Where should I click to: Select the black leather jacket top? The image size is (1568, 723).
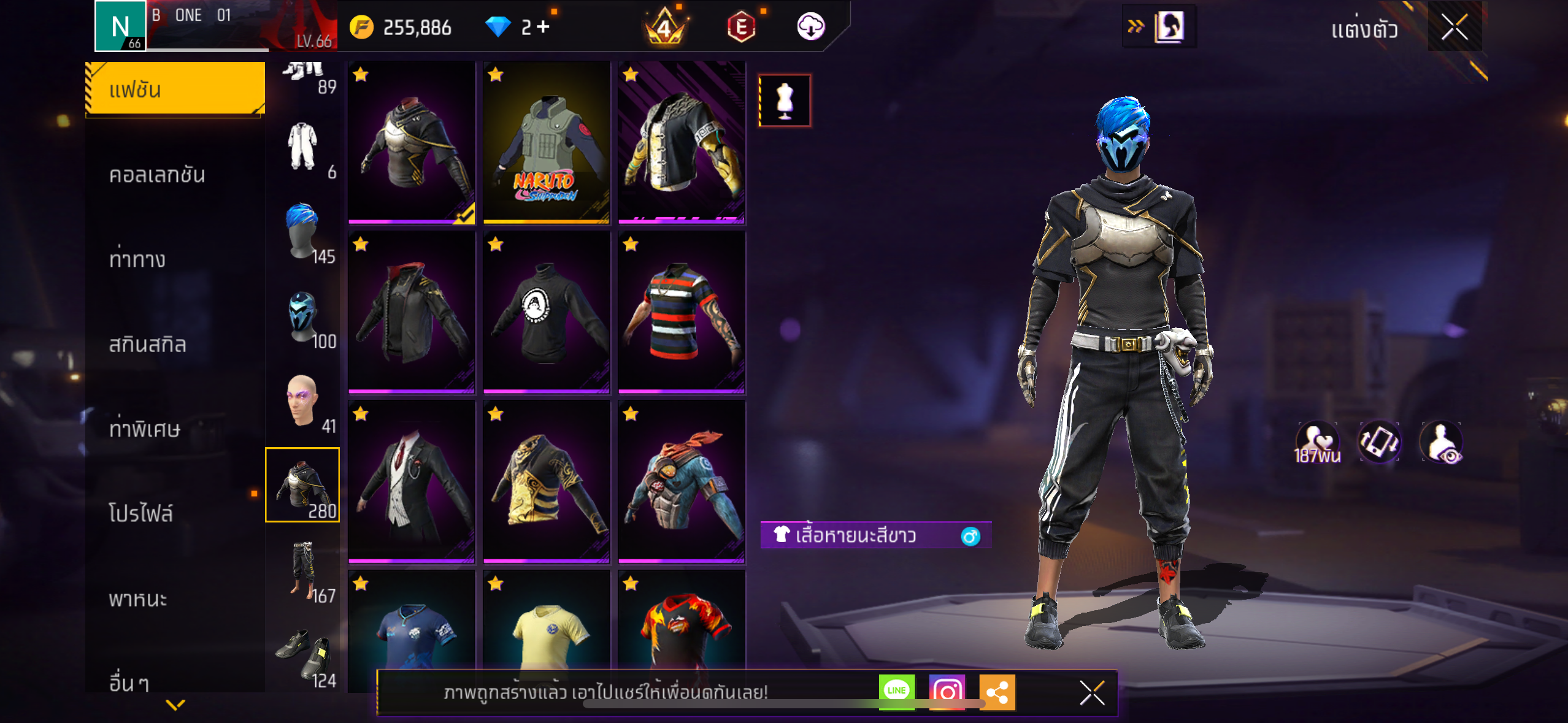411,312
